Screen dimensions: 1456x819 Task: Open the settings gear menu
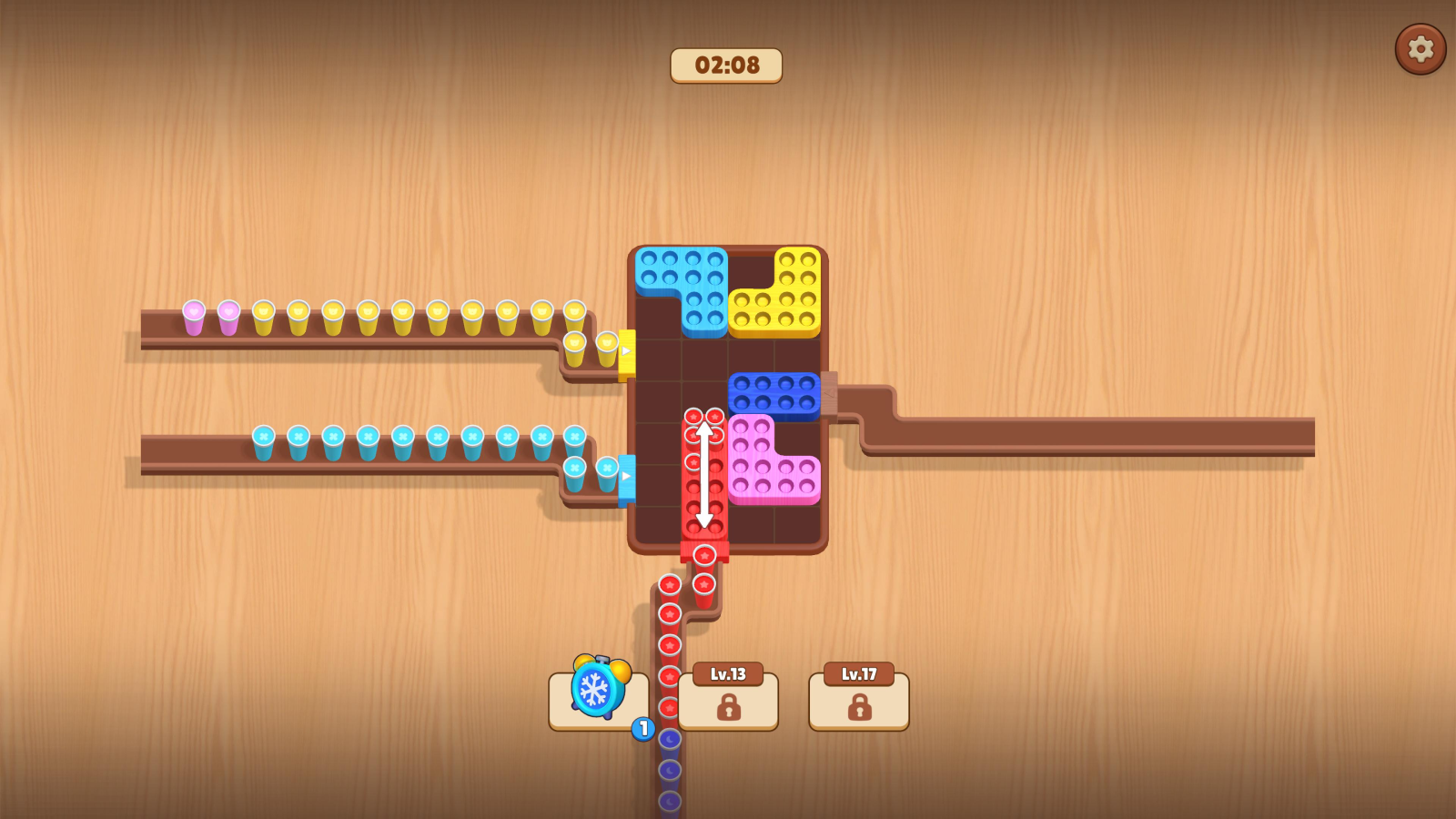point(1420,50)
